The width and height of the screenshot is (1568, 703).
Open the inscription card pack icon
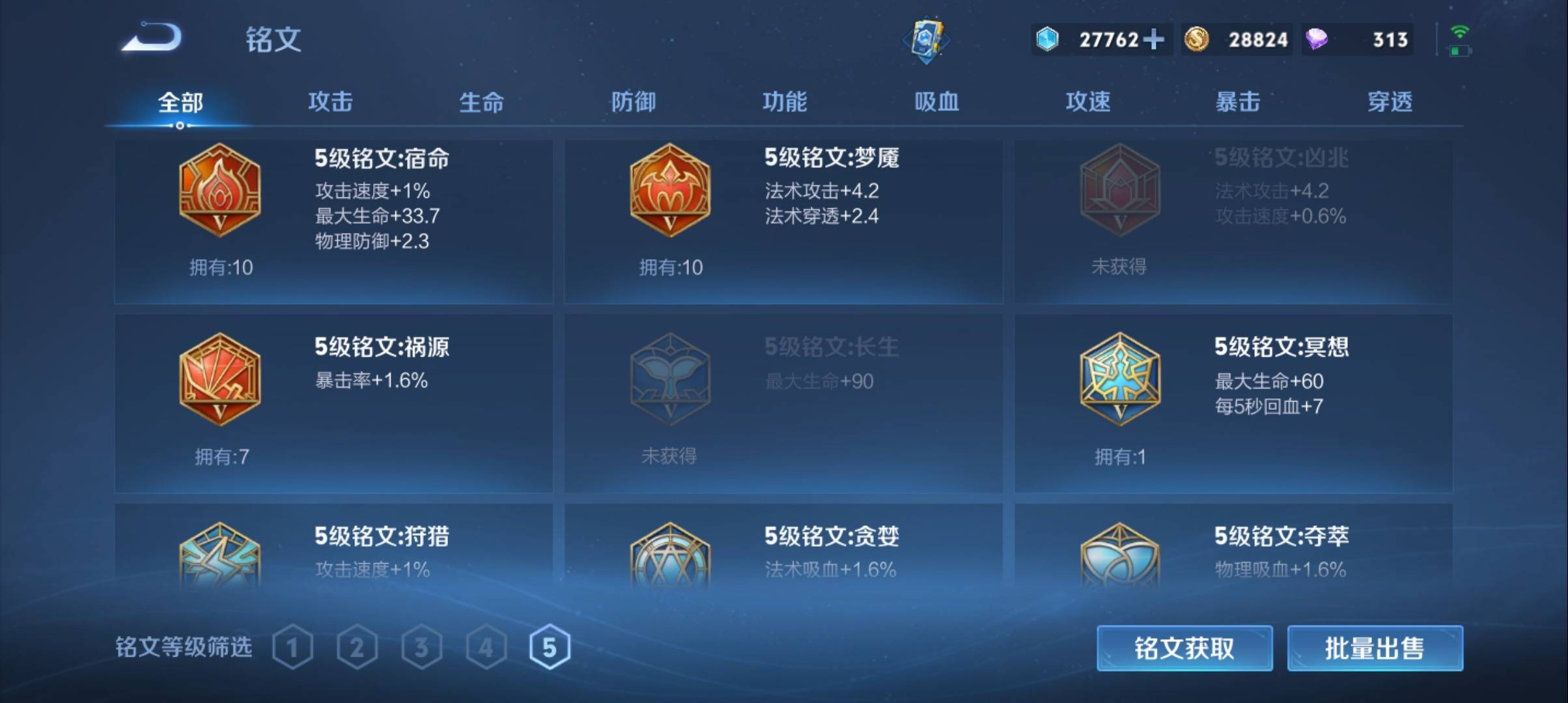pos(927,39)
